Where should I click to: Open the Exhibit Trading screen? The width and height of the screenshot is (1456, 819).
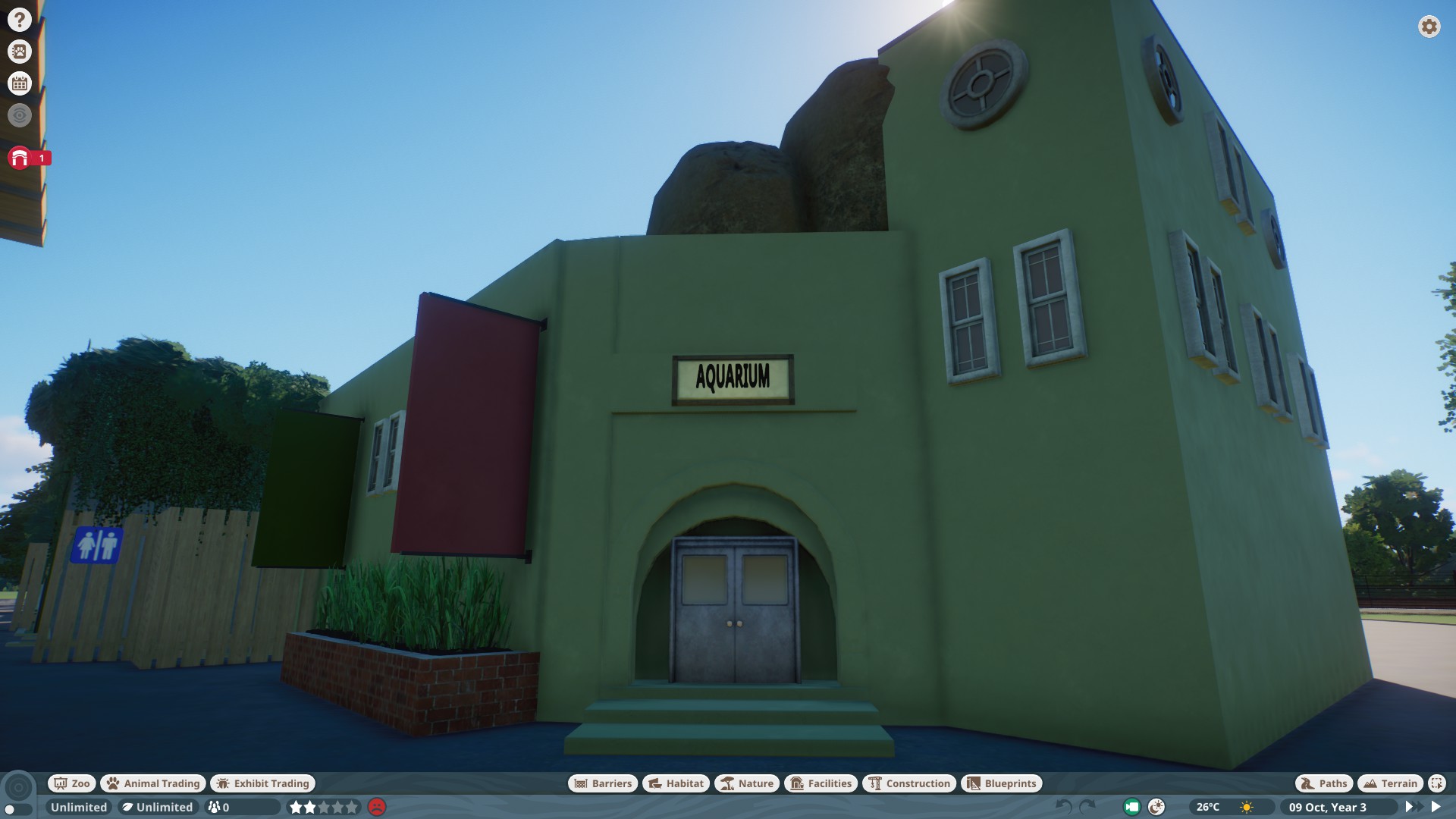[x=262, y=783]
